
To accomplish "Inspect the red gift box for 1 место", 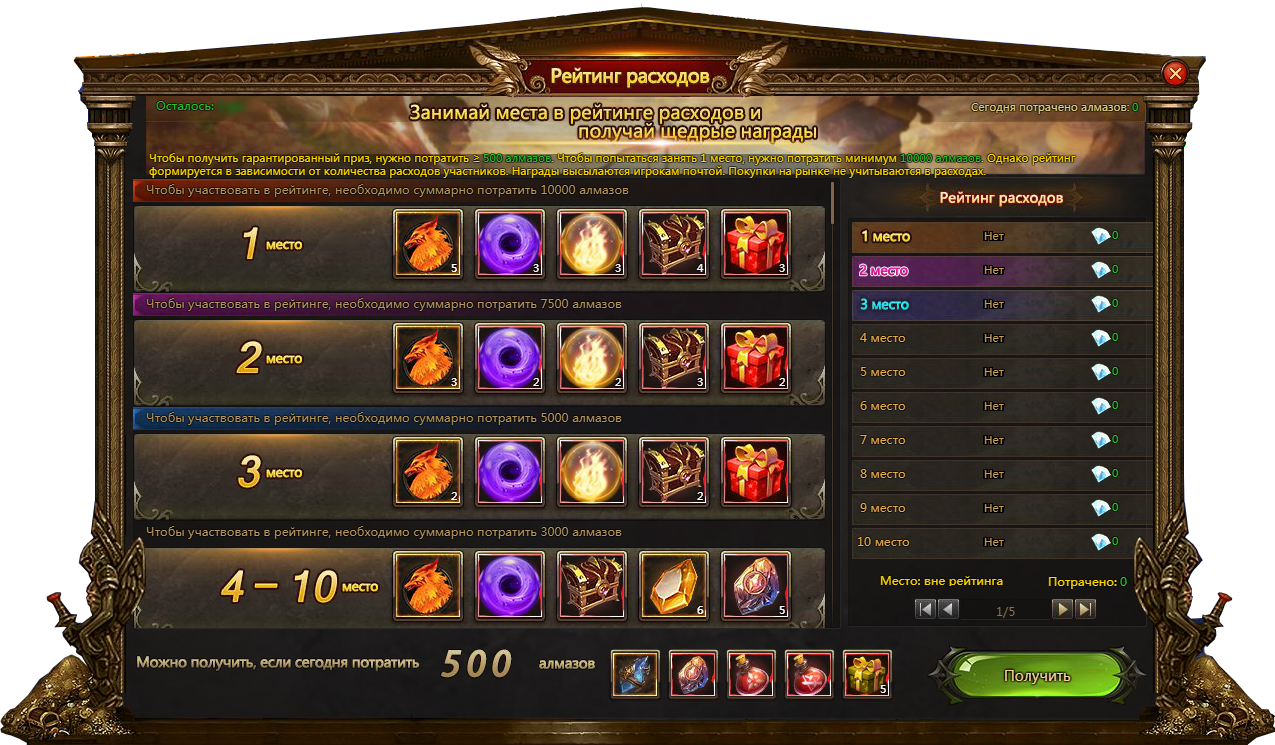I will (756, 243).
